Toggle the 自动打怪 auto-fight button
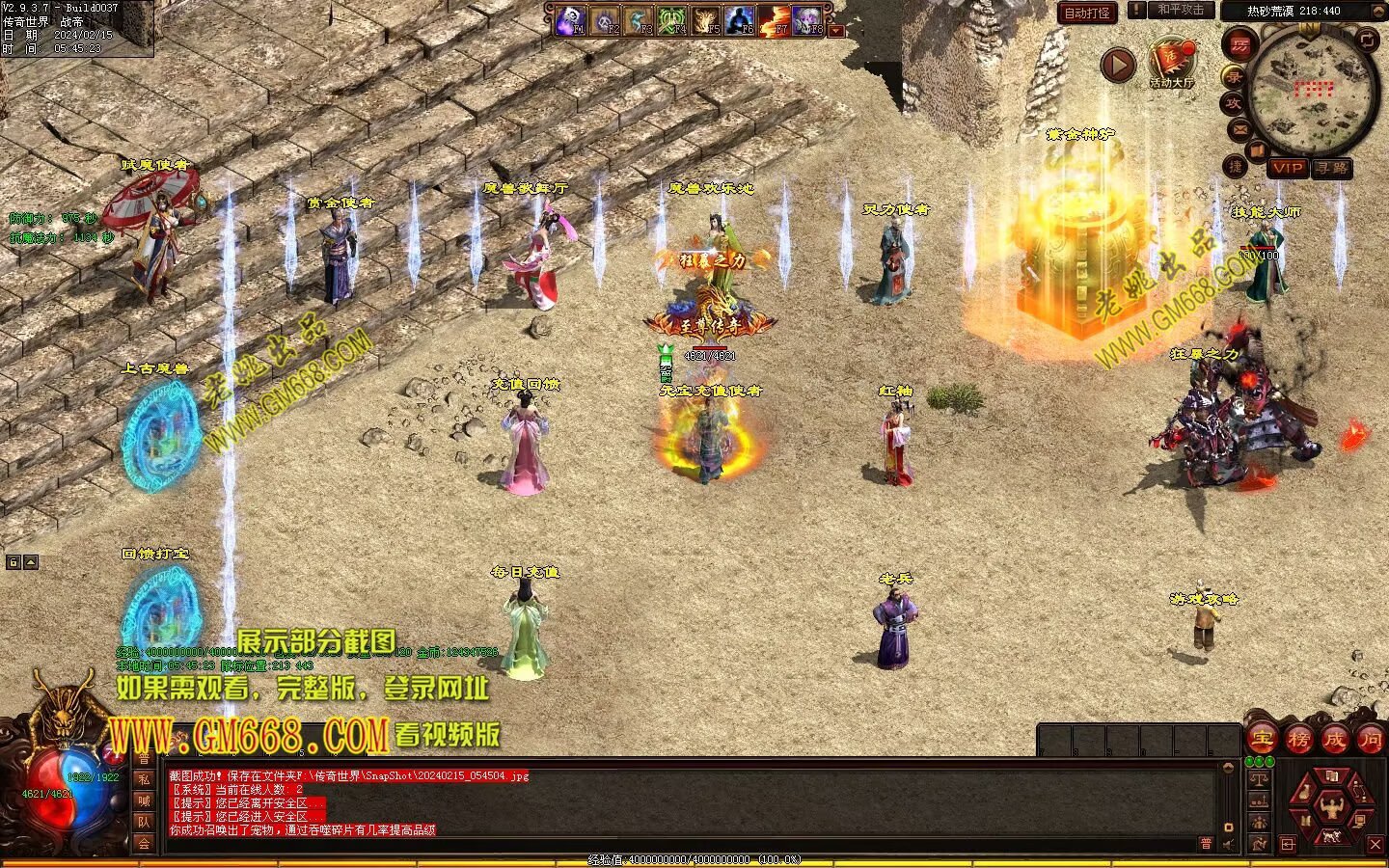1389x868 pixels. coord(1087,13)
